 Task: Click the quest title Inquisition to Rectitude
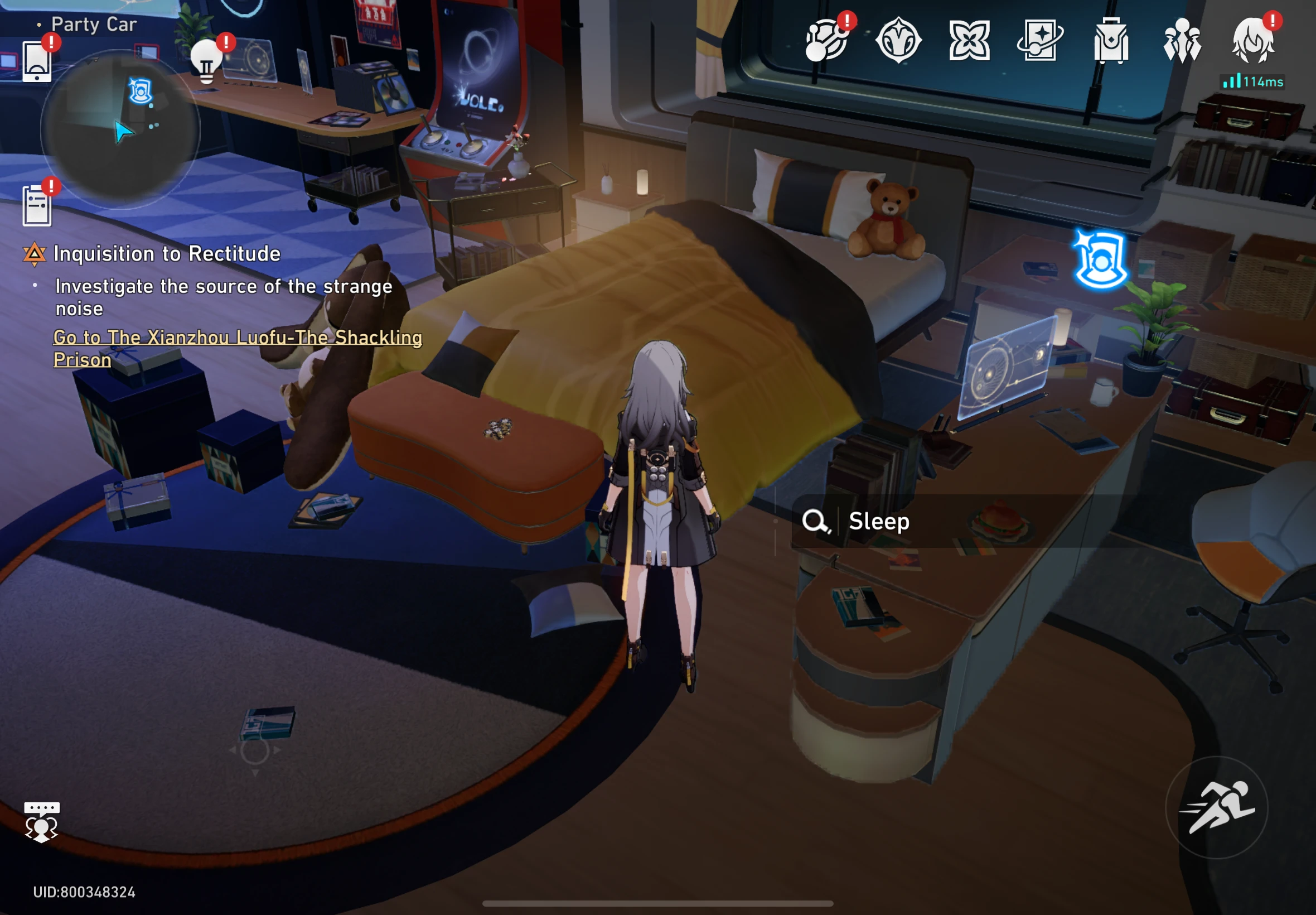(x=166, y=254)
